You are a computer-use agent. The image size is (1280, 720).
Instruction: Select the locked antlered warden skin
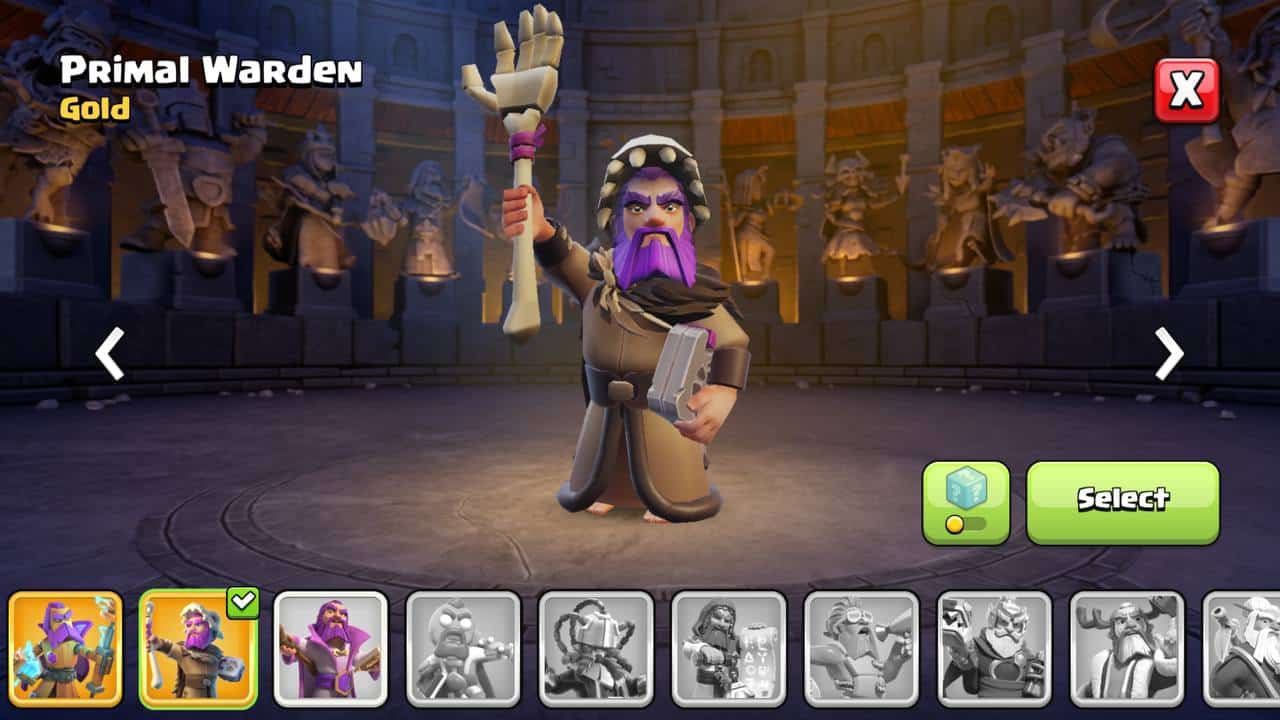click(1127, 648)
